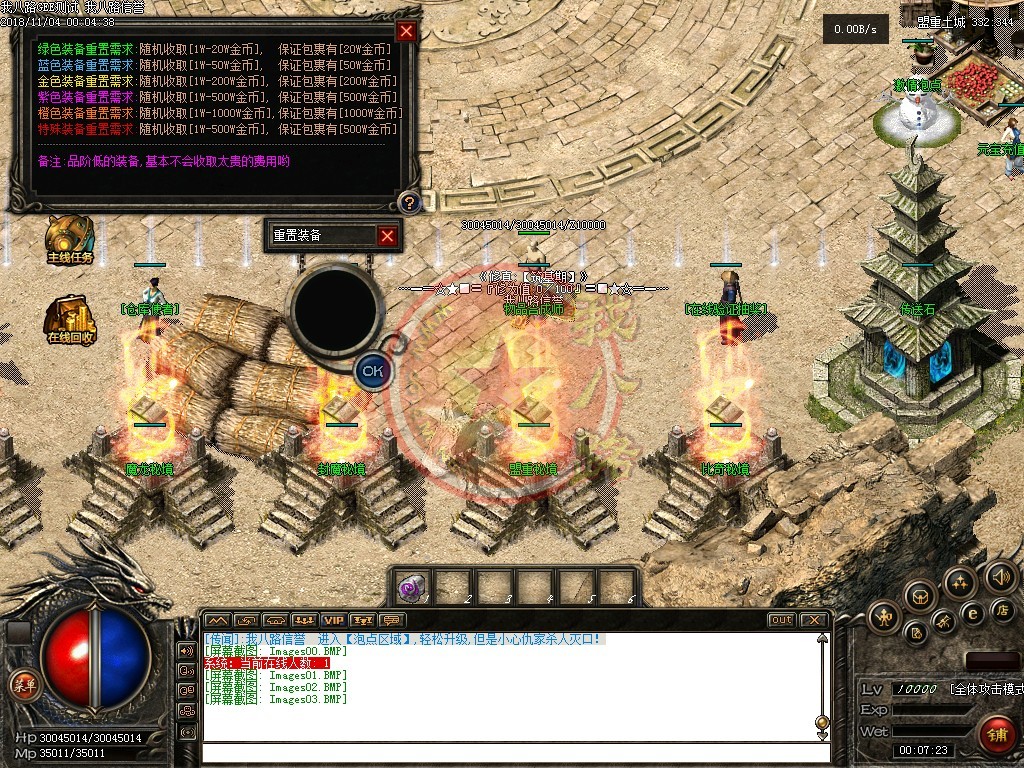
Task: Click the empty round equipment reset slot
Action: tap(336, 309)
